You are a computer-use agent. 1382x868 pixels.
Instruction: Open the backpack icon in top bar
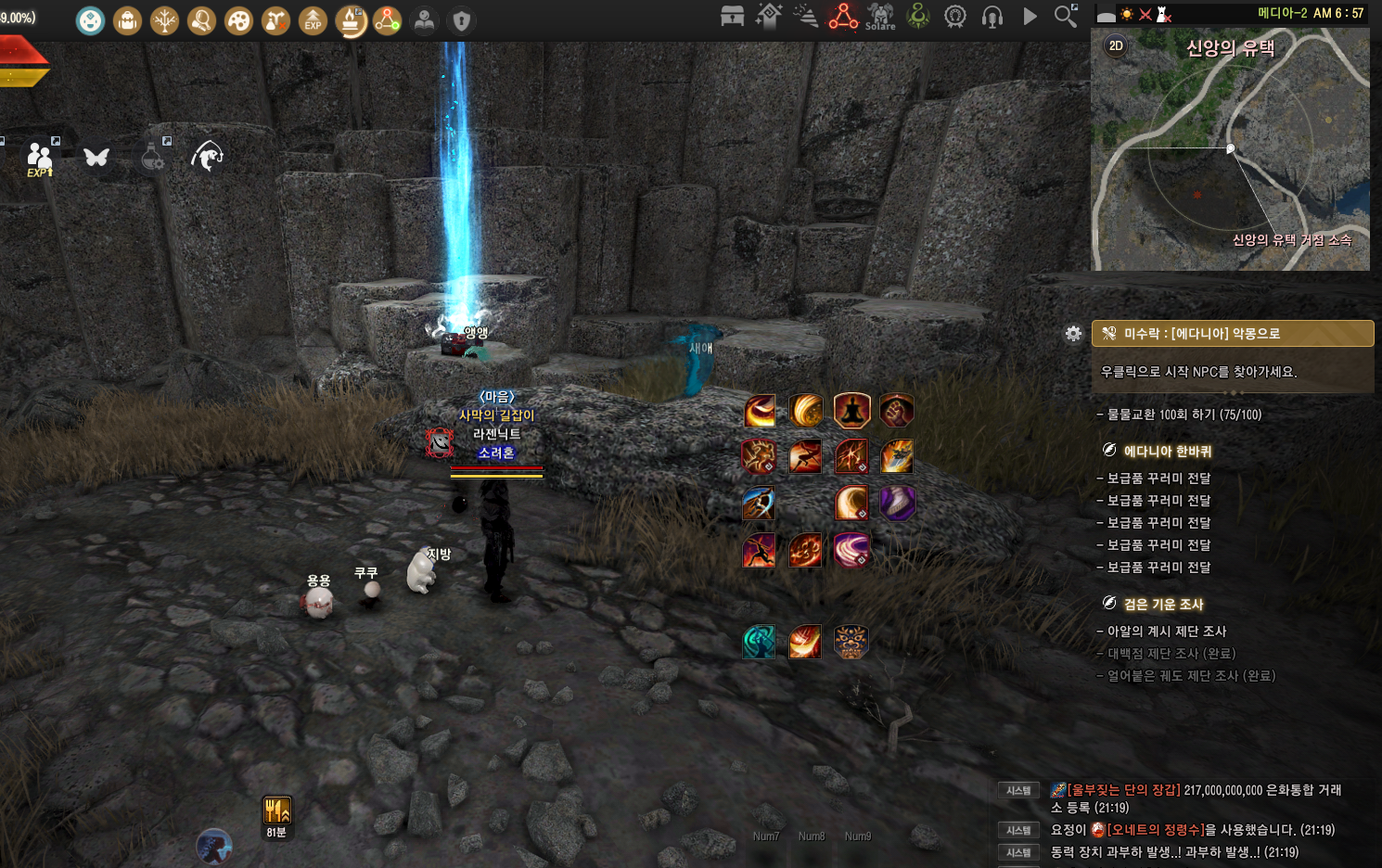tap(127, 20)
